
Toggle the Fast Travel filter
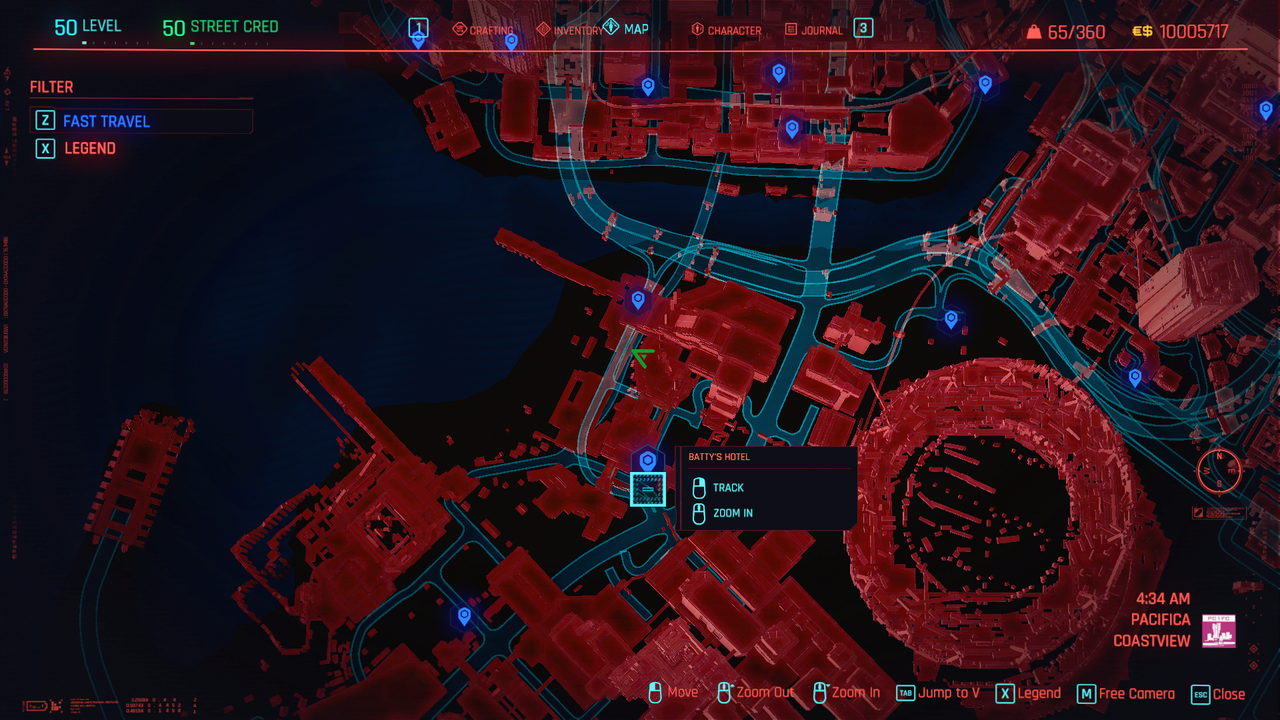pyautogui.click(x=106, y=121)
